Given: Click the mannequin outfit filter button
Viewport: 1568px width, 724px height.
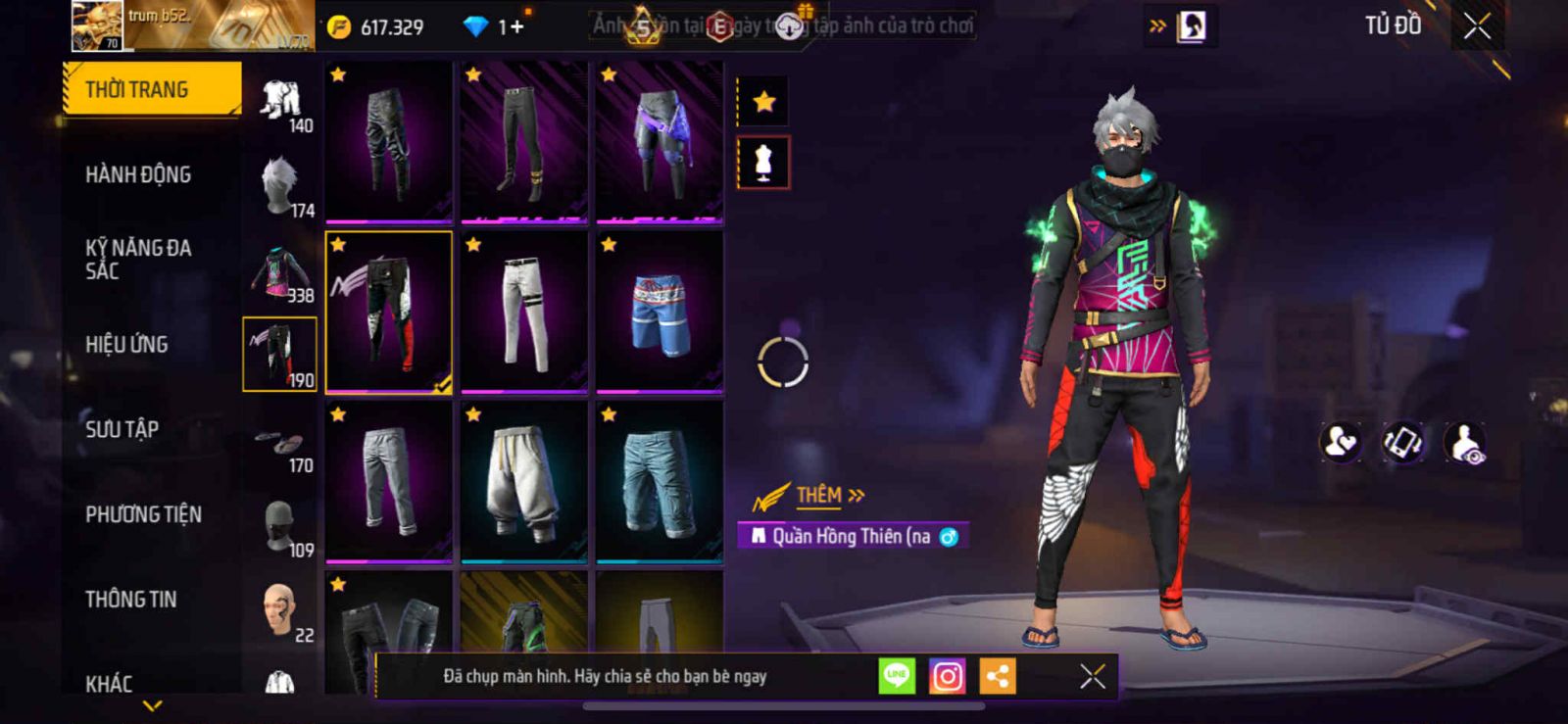Looking at the screenshot, I should pyautogui.click(x=763, y=163).
